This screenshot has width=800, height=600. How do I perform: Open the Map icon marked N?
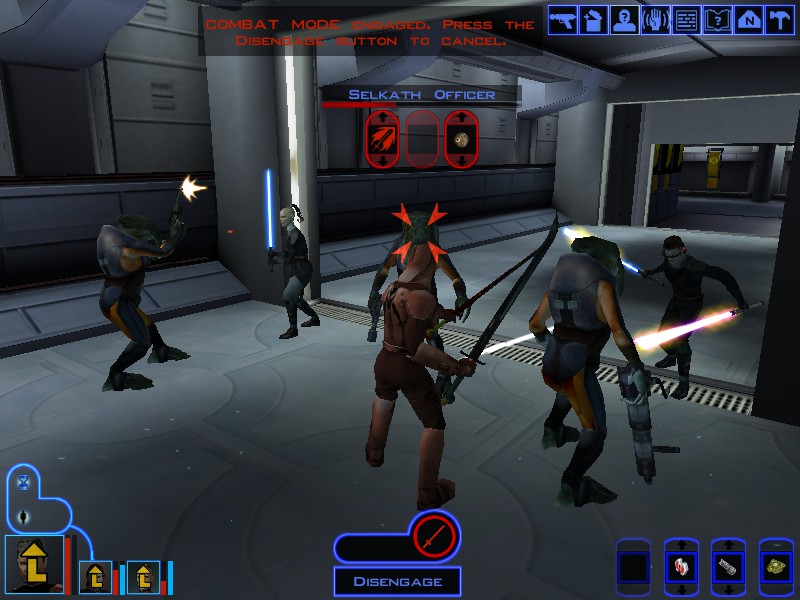coord(748,20)
